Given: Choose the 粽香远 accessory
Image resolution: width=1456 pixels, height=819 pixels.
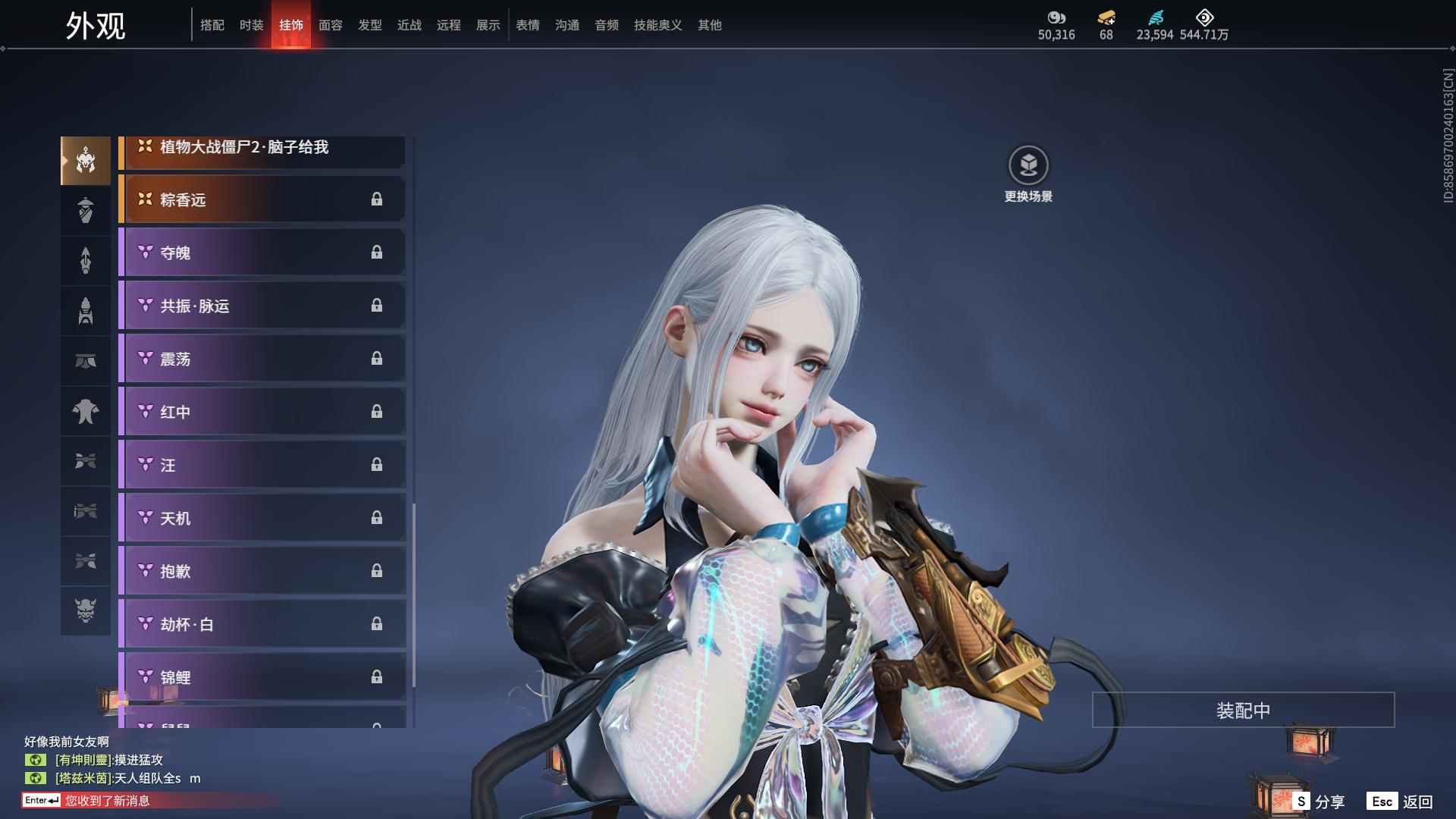Looking at the screenshot, I should [262, 199].
